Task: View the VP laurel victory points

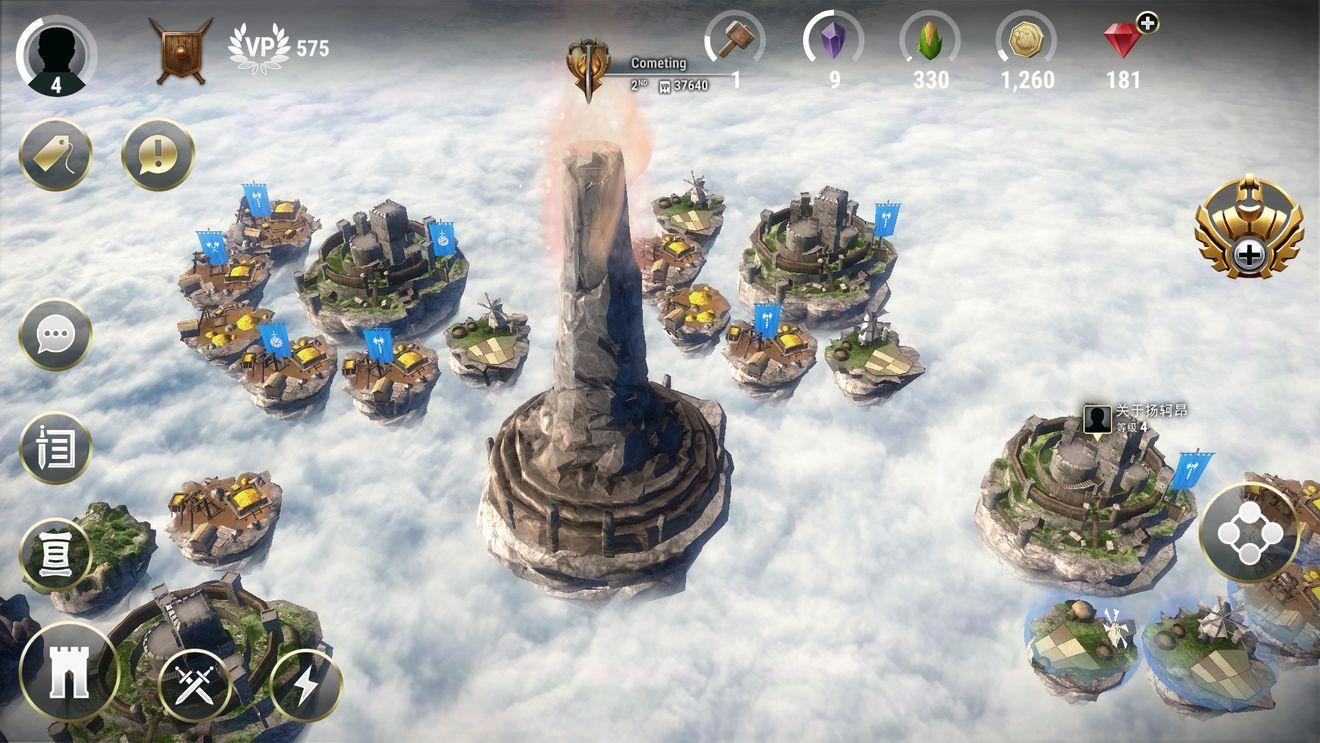Action: click(x=278, y=48)
